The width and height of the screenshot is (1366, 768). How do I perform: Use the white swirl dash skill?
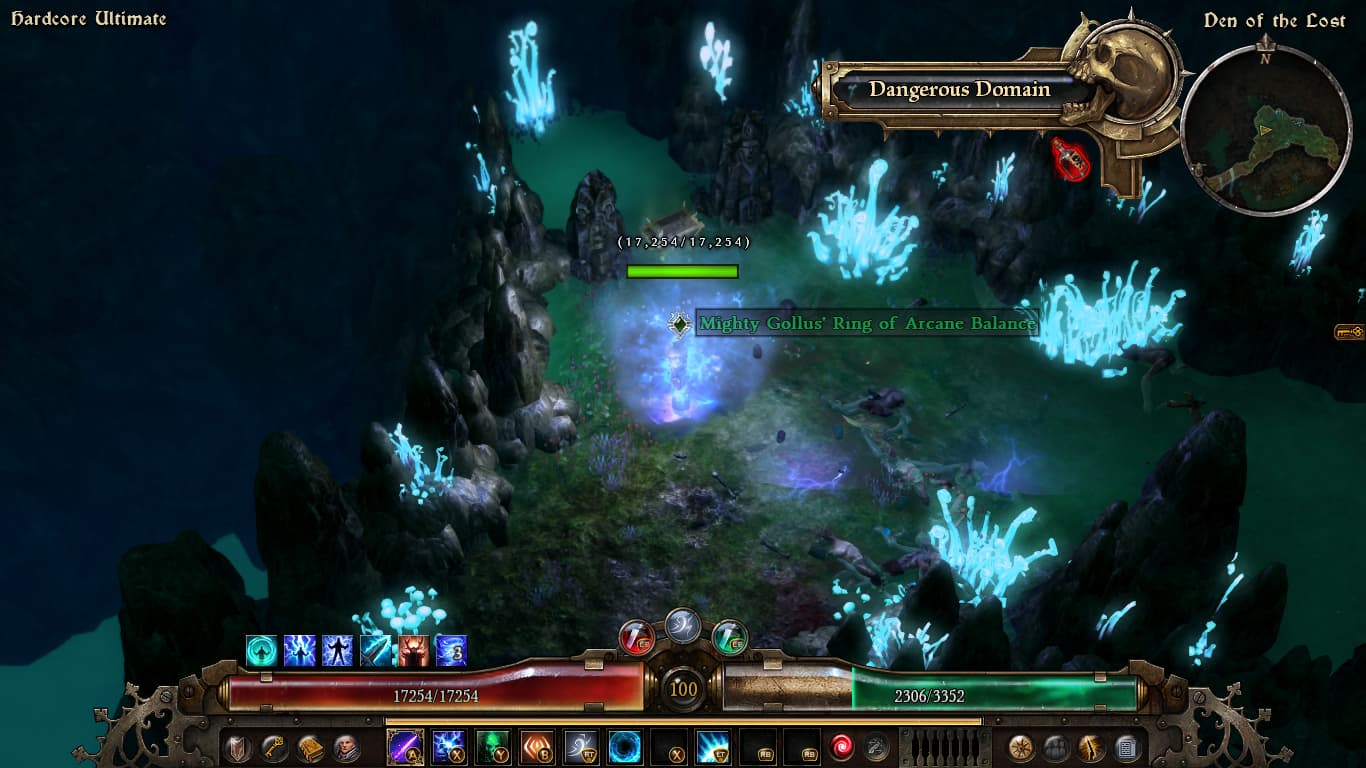[x=581, y=747]
